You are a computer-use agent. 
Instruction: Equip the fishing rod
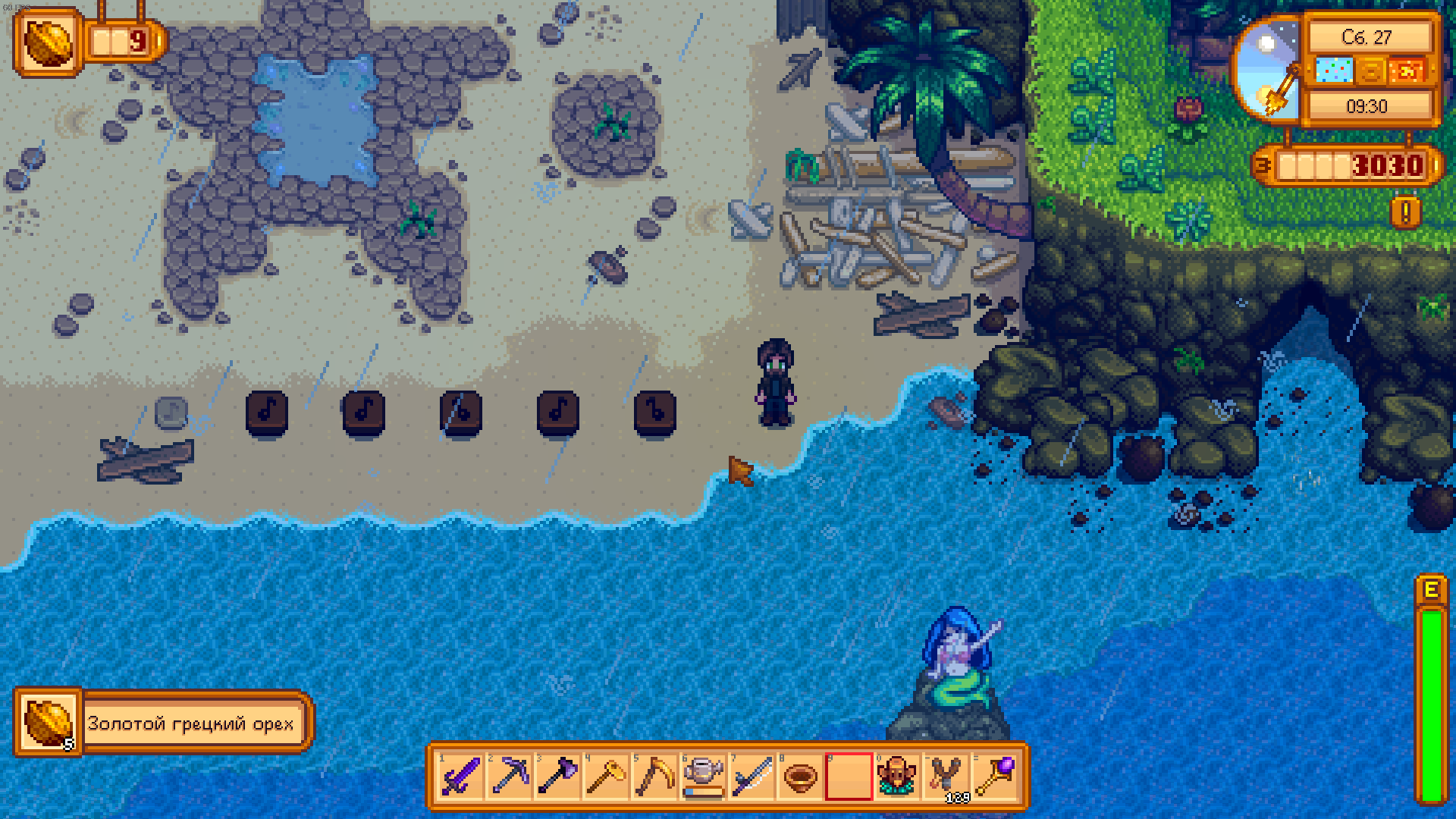click(x=752, y=776)
